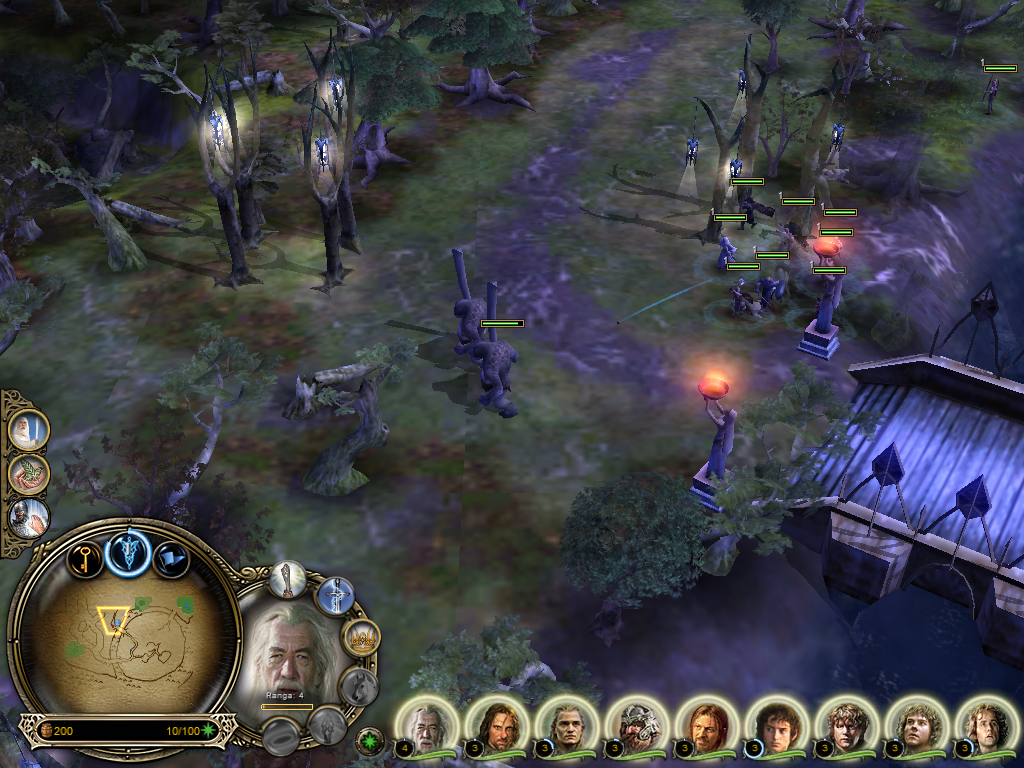This screenshot has height=768, width=1024.
Task: Activate Gandalf's glowing sword ability
Action: pos(335,597)
